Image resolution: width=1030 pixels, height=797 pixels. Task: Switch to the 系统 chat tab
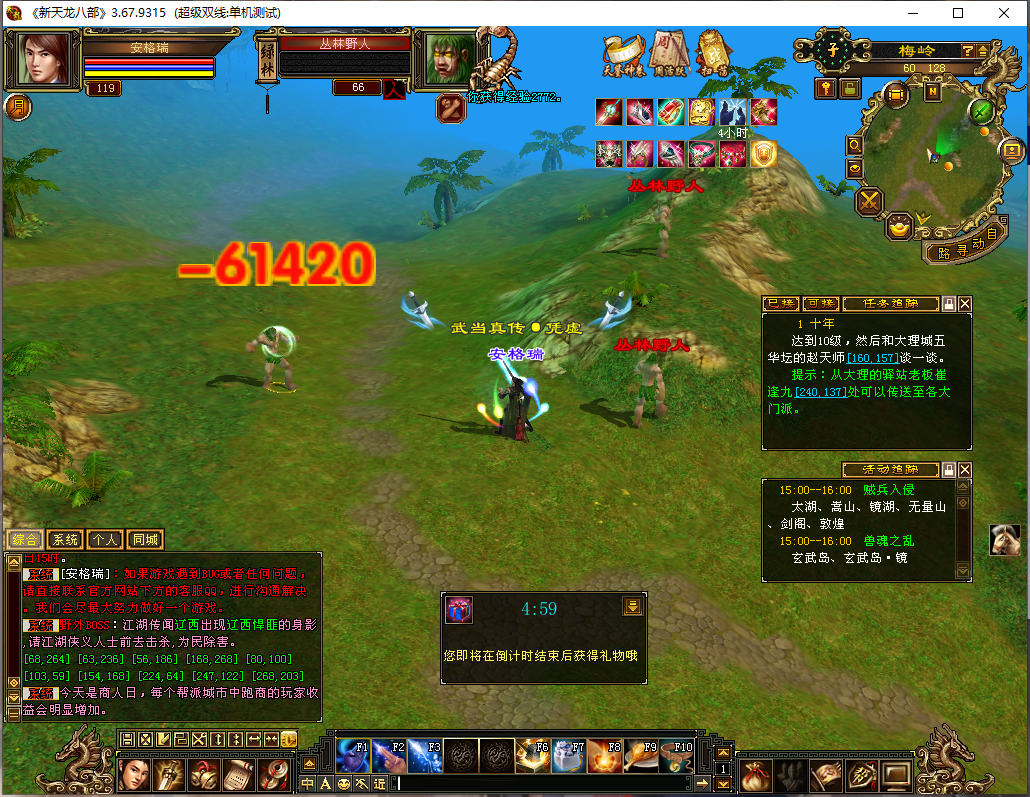point(65,540)
